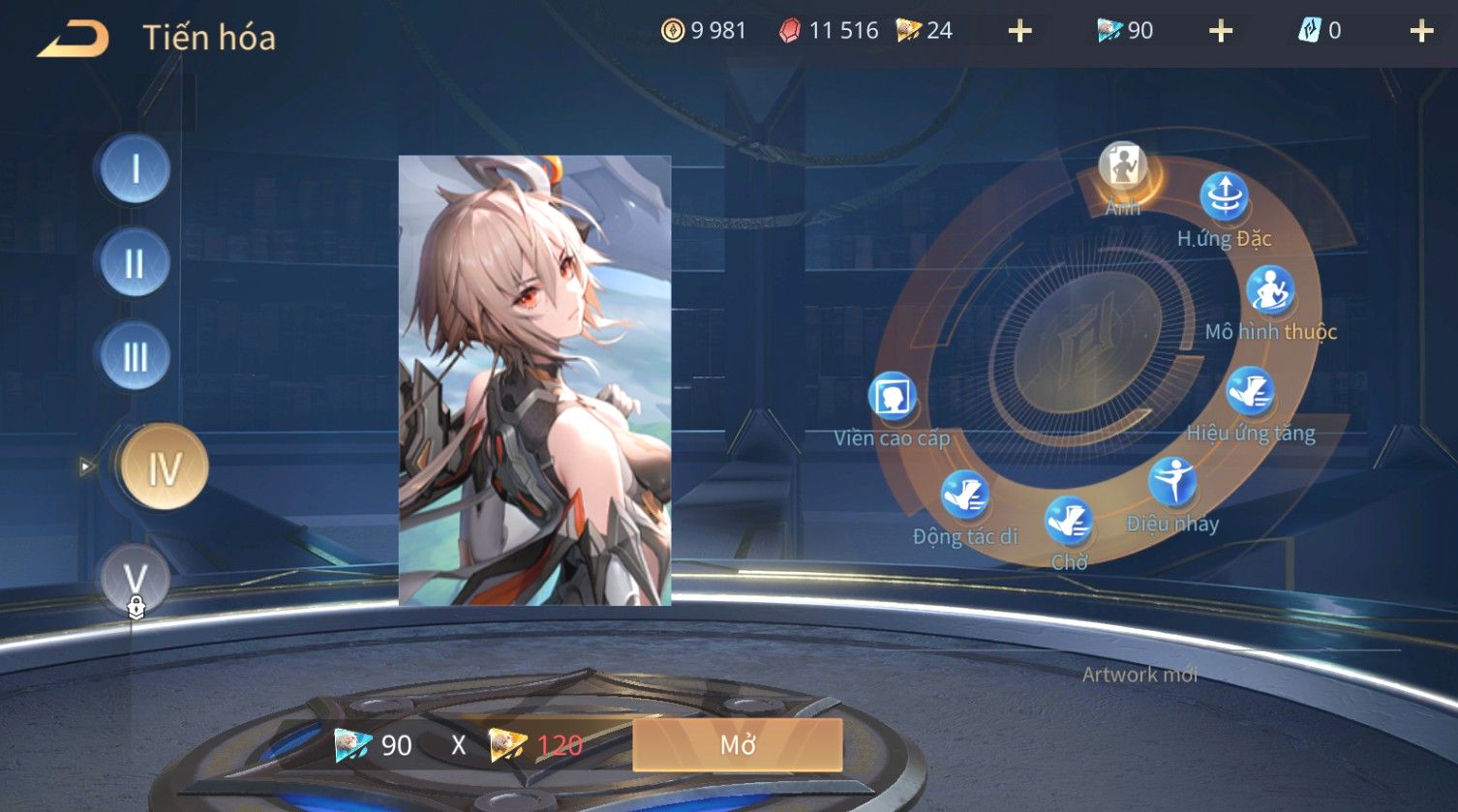The height and width of the screenshot is (812, 1458).
Task: Switch to evolution tier II
Action: coord(136,262)
